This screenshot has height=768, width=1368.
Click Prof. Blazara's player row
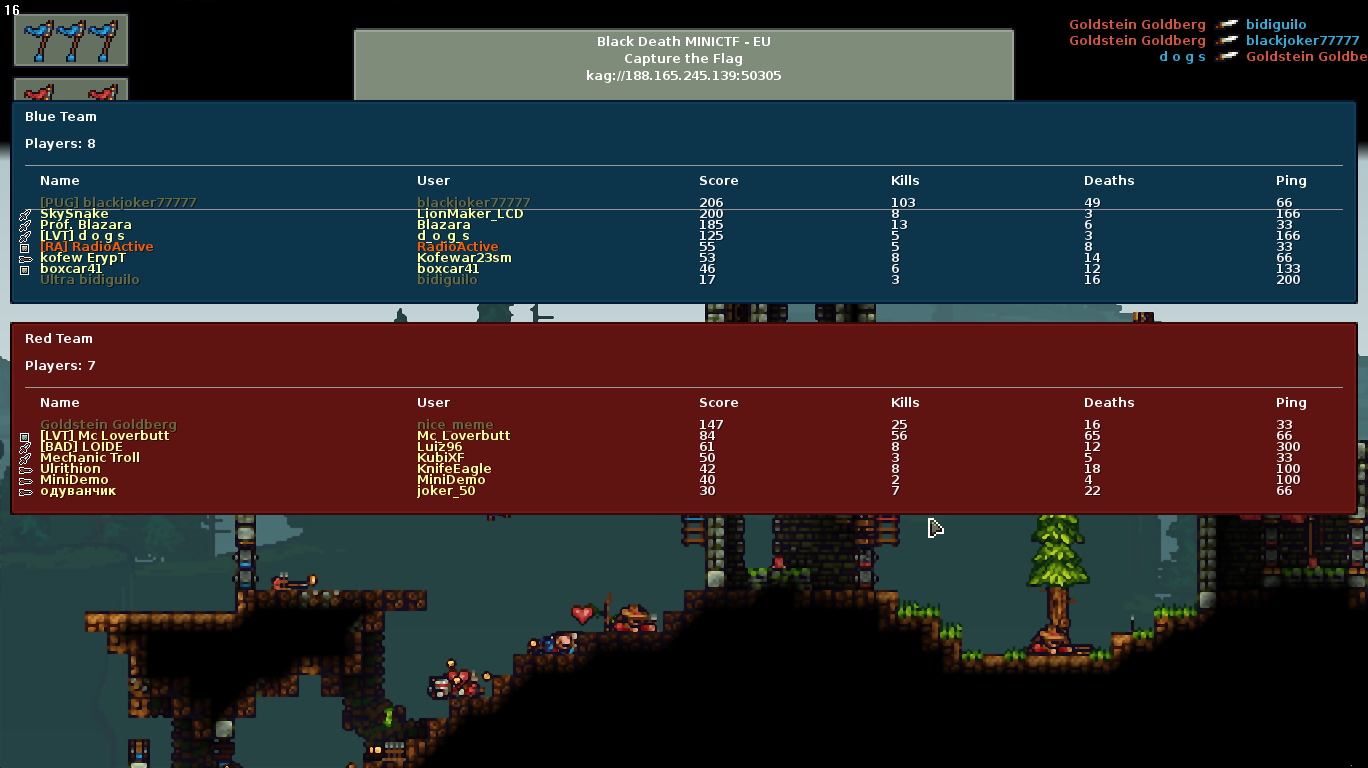click(86, 225)
